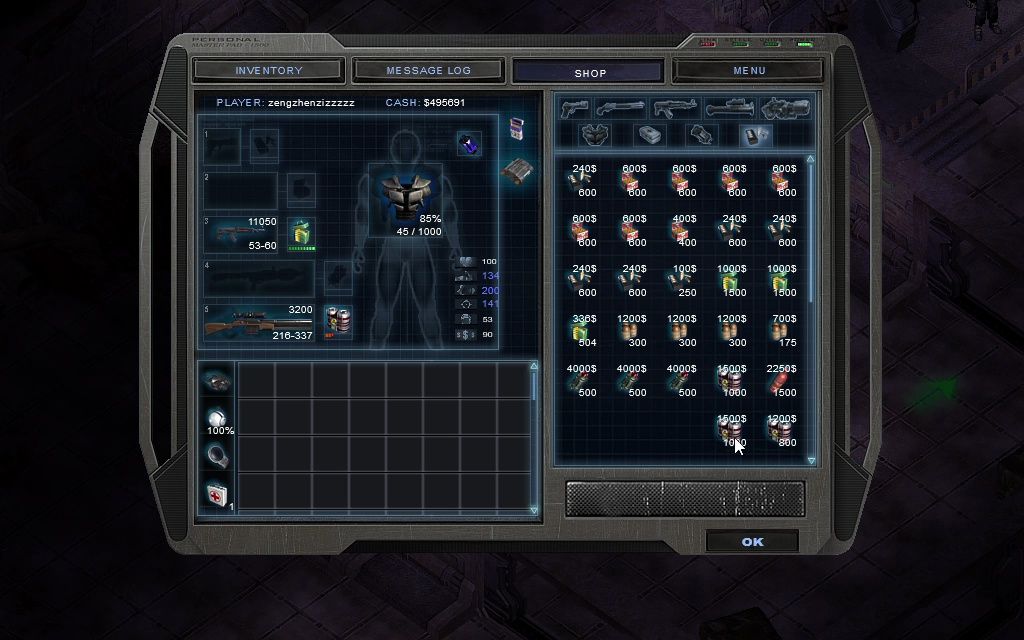1024x640 pixels.
Task: Show the body armor shop category
Action: [x=597, y=135]
